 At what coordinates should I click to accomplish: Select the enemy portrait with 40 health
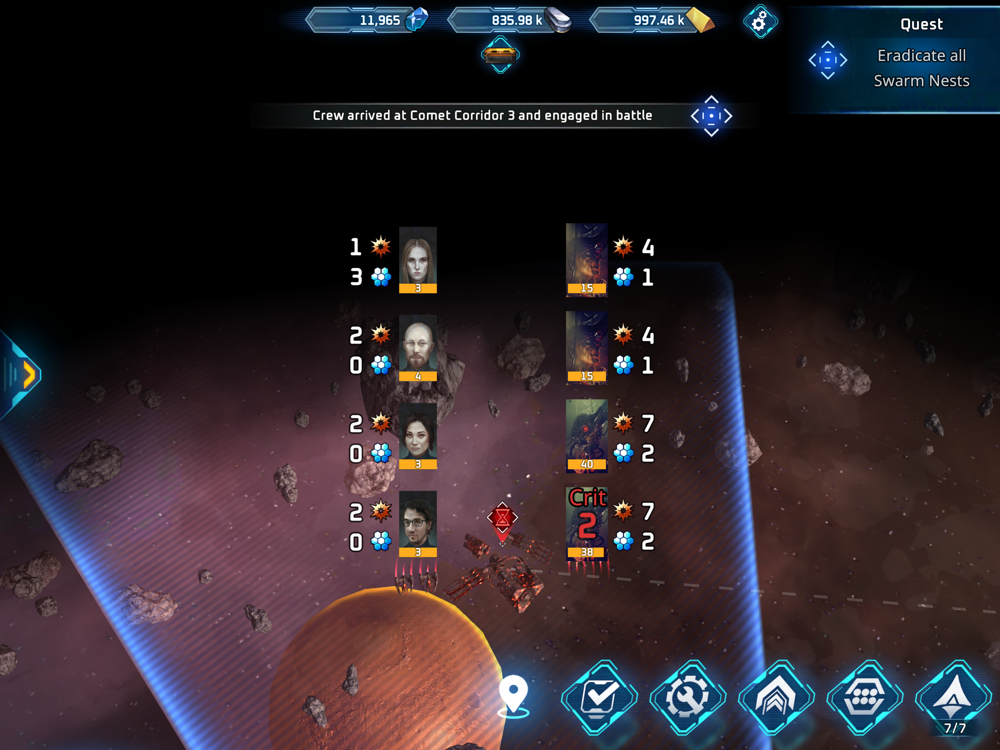(587, 435)
